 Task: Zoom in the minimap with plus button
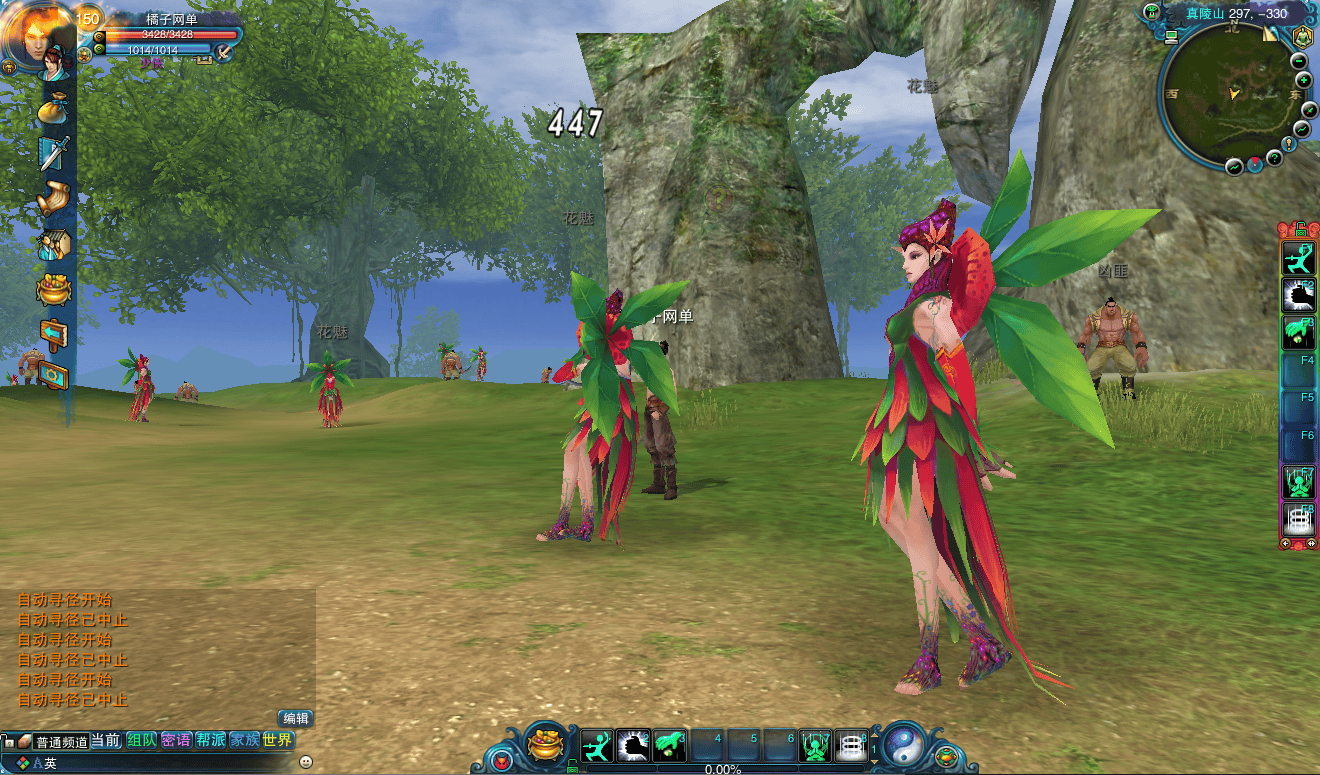1304,80
